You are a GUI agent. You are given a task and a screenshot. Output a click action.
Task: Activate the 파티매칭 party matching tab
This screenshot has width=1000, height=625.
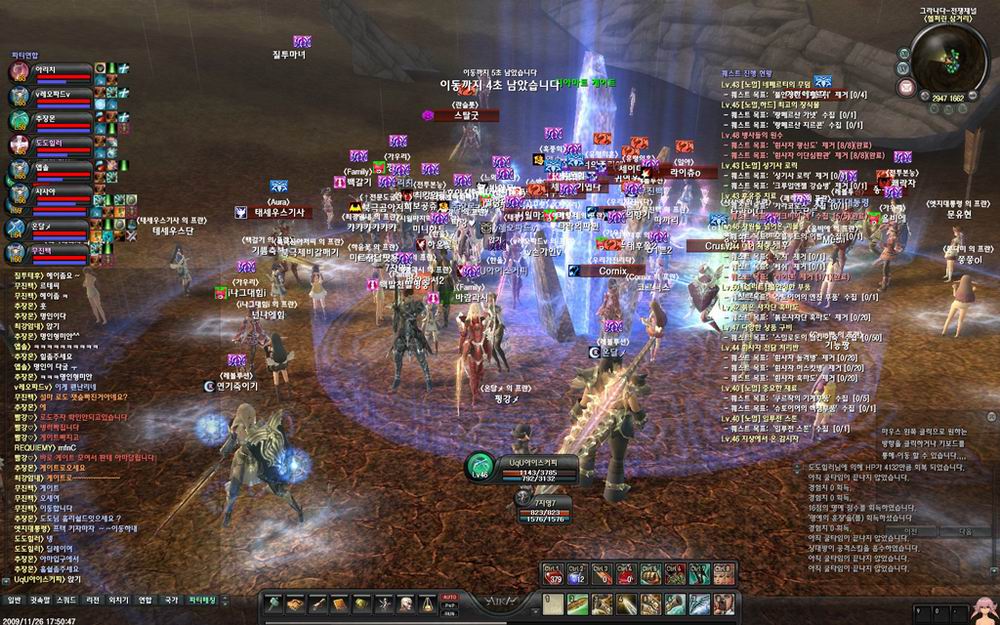[203, 600]
